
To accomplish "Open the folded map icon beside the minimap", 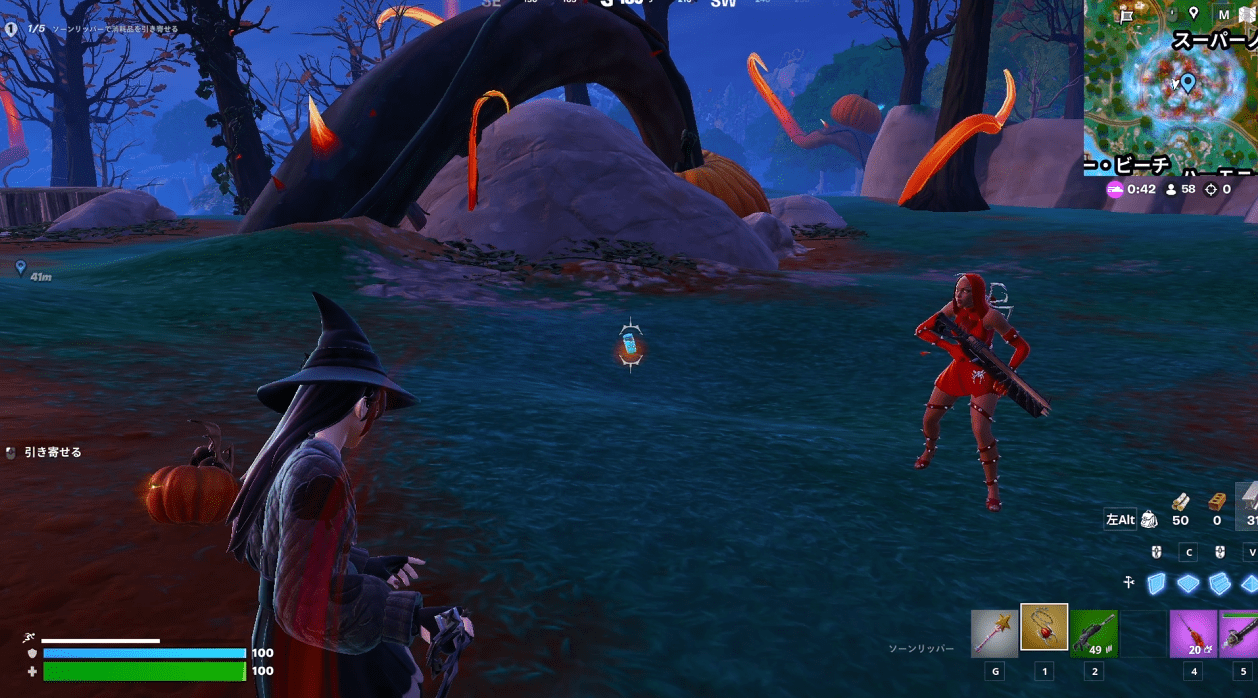I will tap(1247, 15).
